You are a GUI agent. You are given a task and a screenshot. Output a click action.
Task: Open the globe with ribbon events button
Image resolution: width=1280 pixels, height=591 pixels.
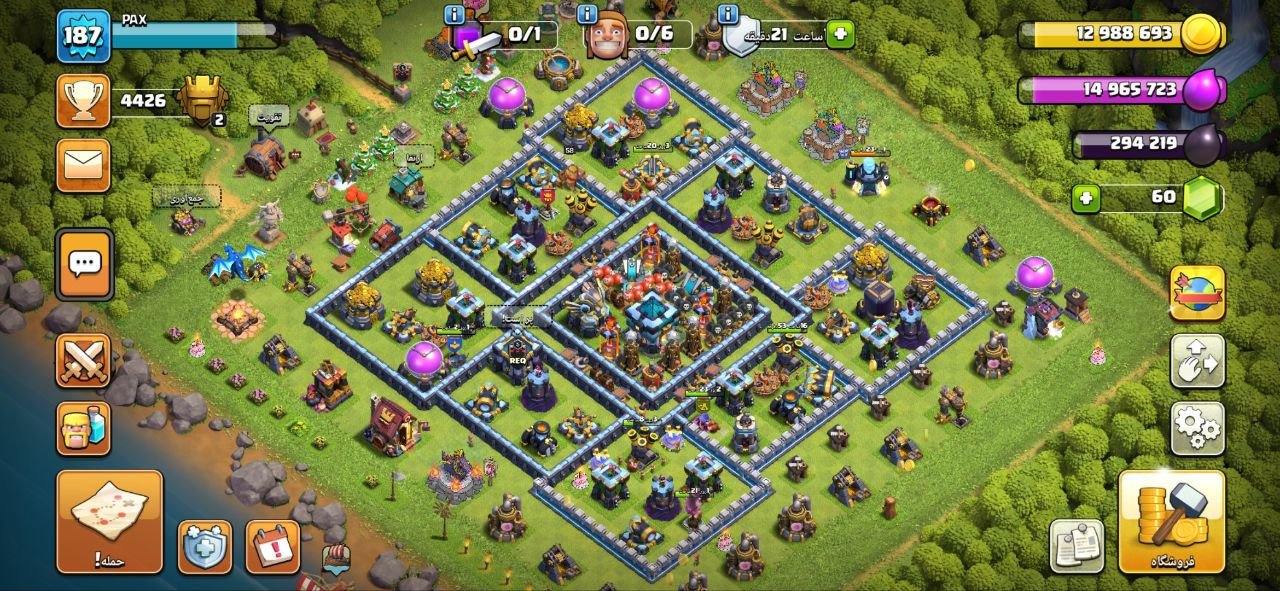[x=1197, y=292]
